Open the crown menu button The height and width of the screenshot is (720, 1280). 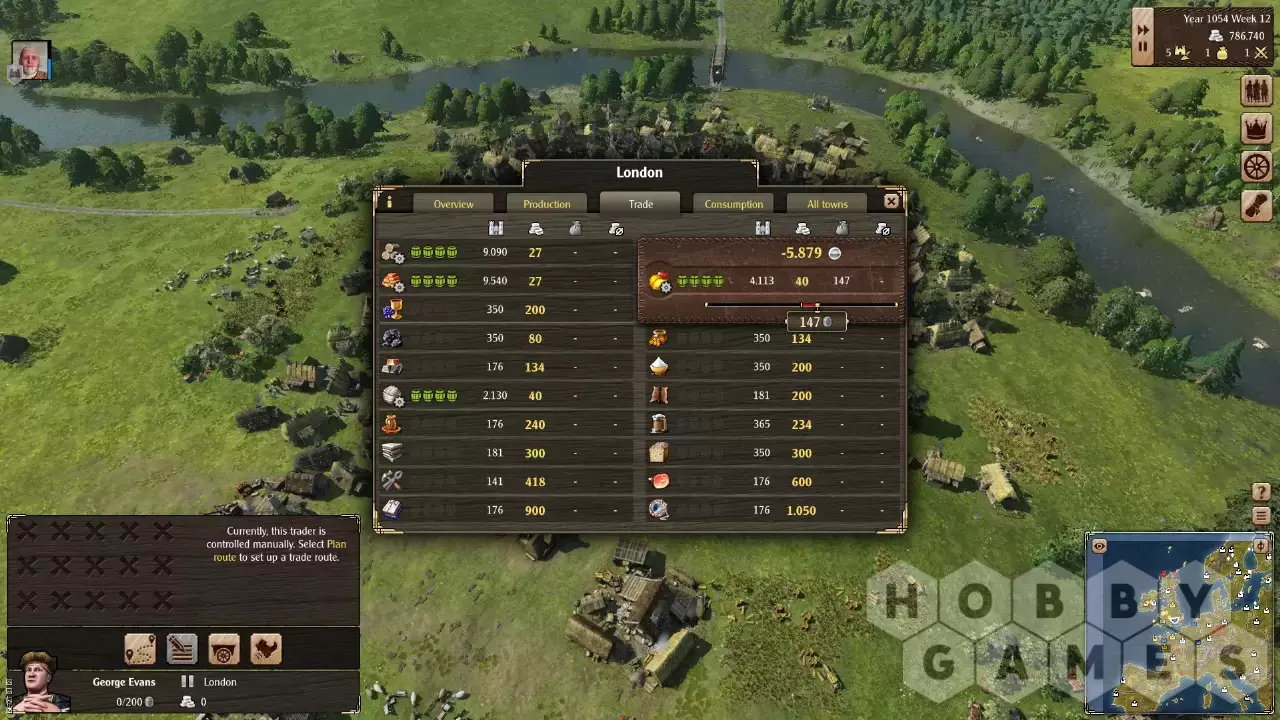click(1256, 128)
